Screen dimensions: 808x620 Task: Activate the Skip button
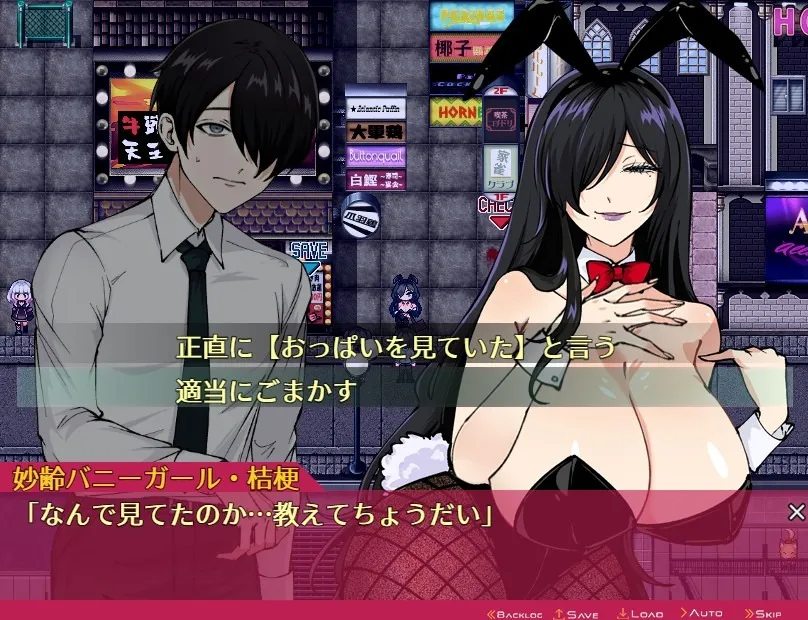pyautogui.click(x=762, y=612)
